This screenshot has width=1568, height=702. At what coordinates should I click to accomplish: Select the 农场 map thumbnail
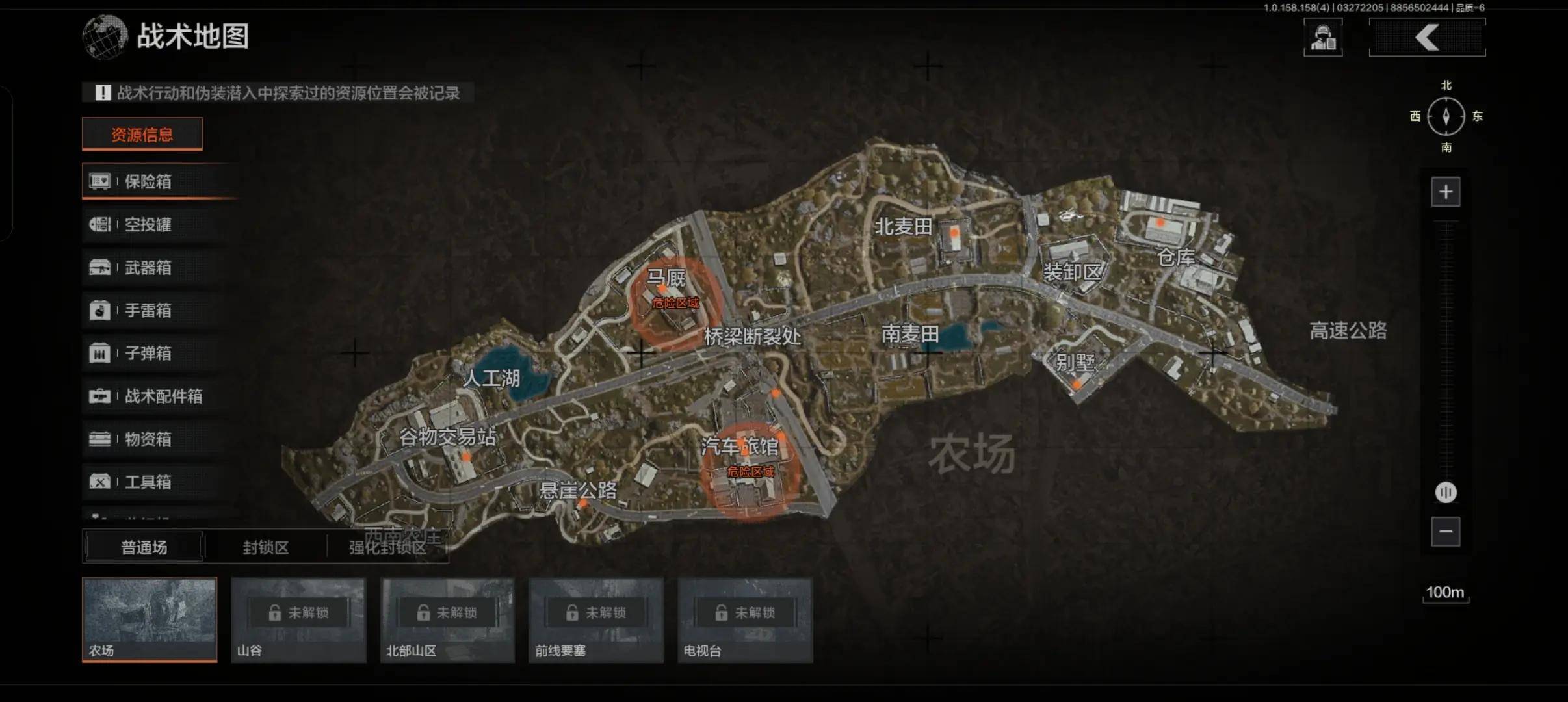click(150, 617)
